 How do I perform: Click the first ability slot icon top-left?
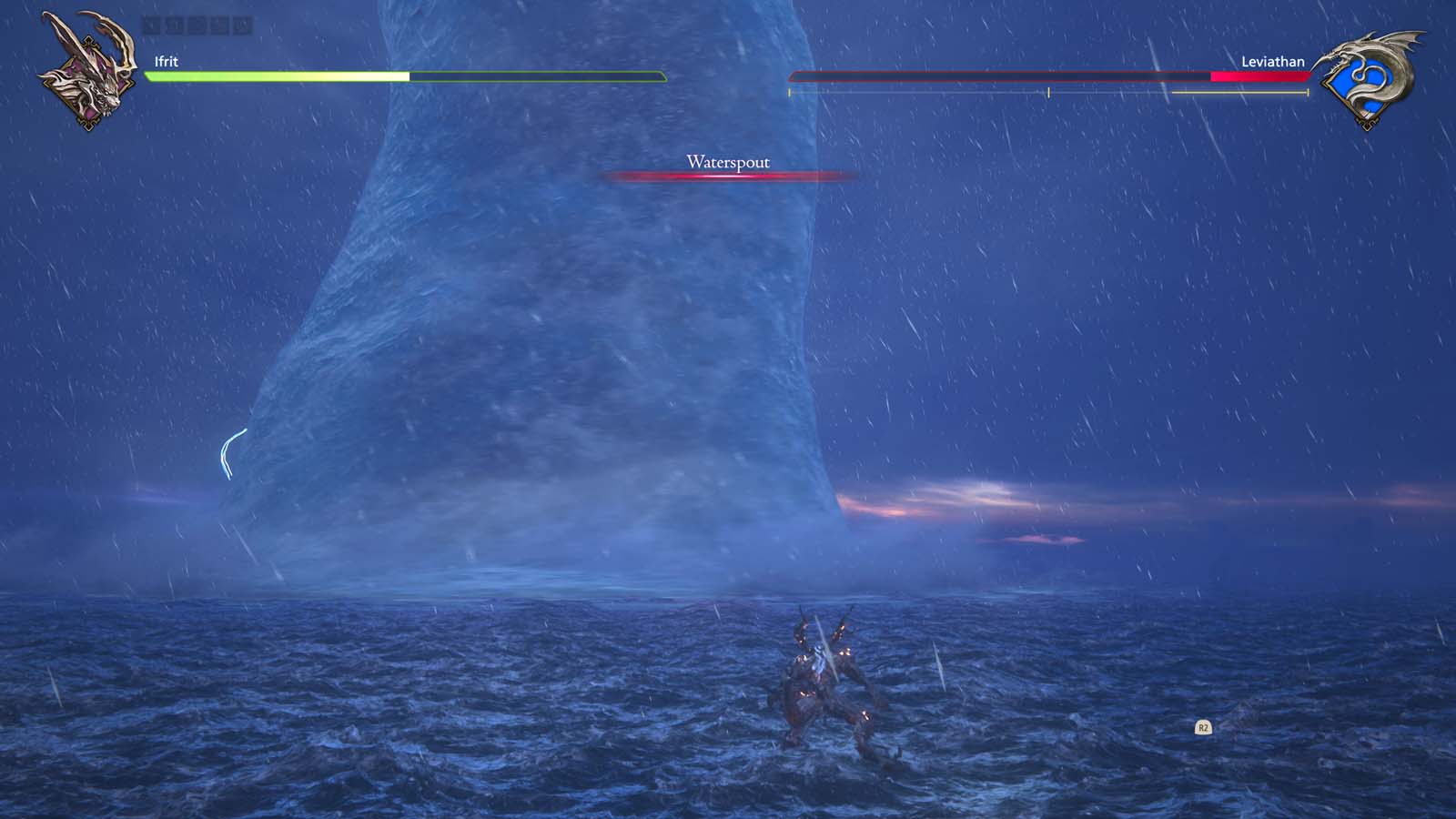(152, 25)
